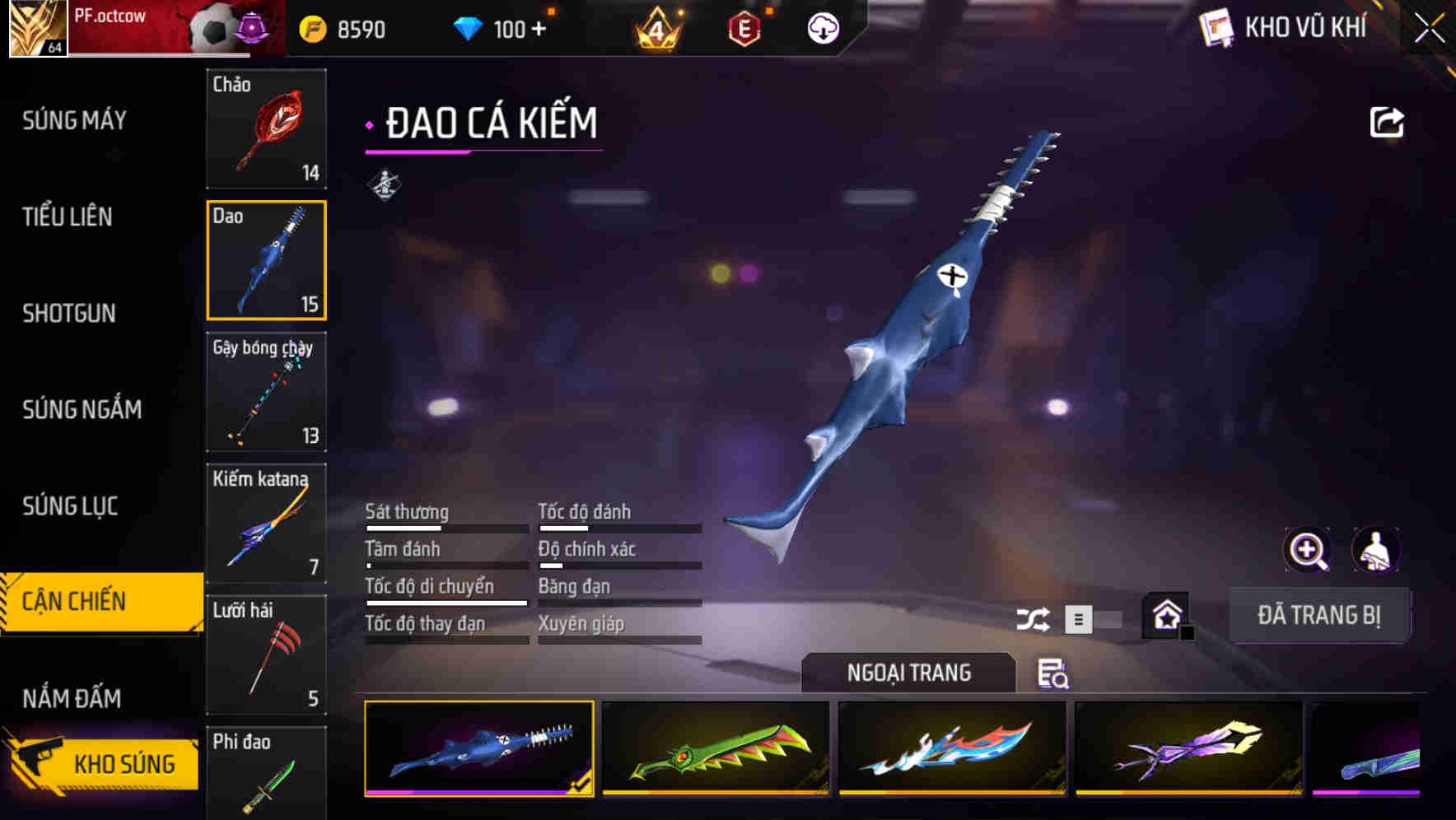
Task: Open the rank badge showing level 4
Action: click(x=659, y=28)
